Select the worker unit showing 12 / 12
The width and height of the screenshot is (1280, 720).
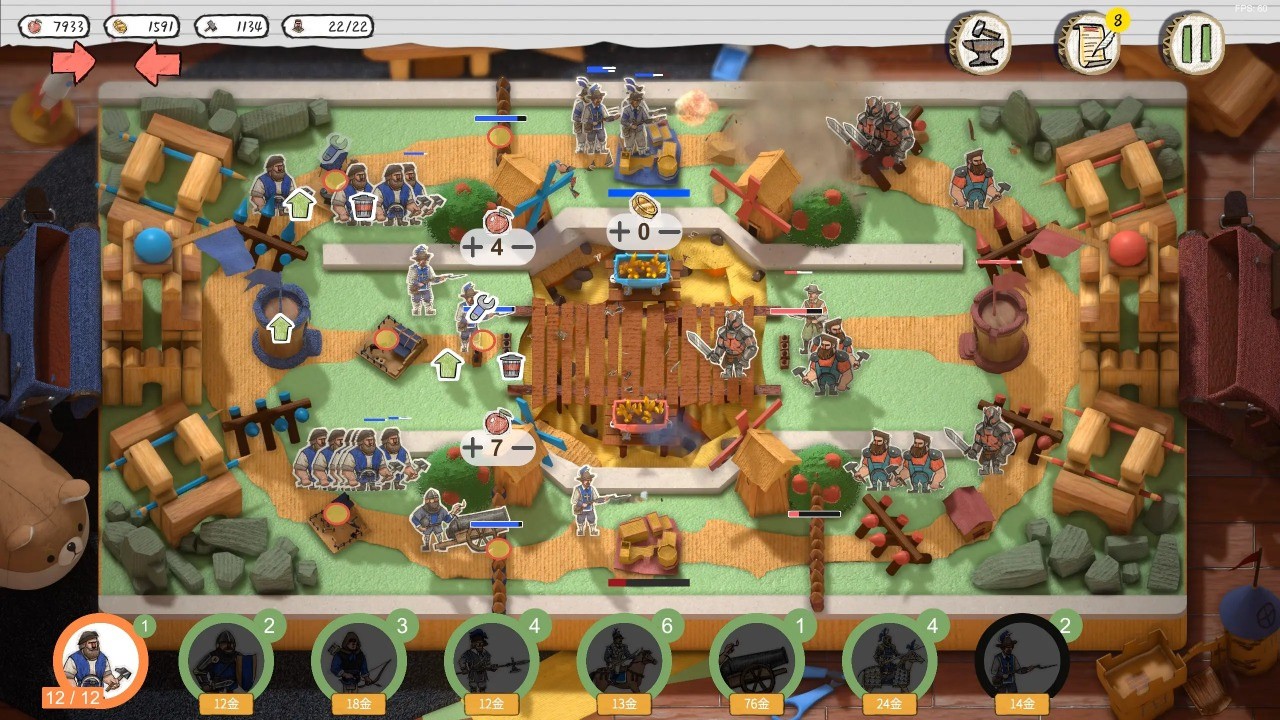coord(100,660)
